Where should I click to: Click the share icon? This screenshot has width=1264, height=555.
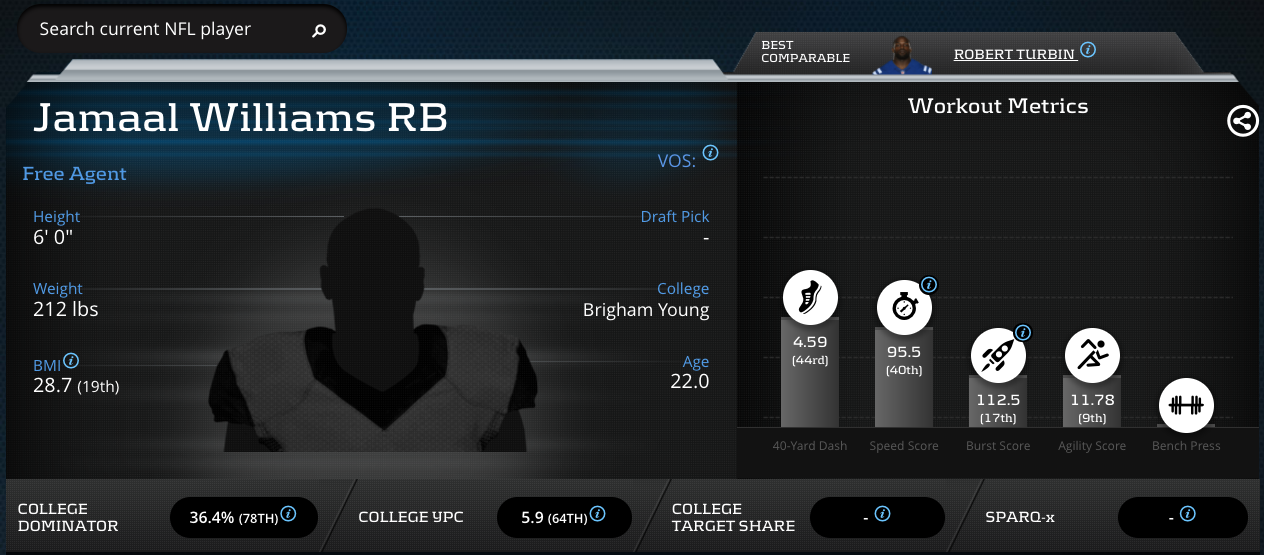[1242, 122]
